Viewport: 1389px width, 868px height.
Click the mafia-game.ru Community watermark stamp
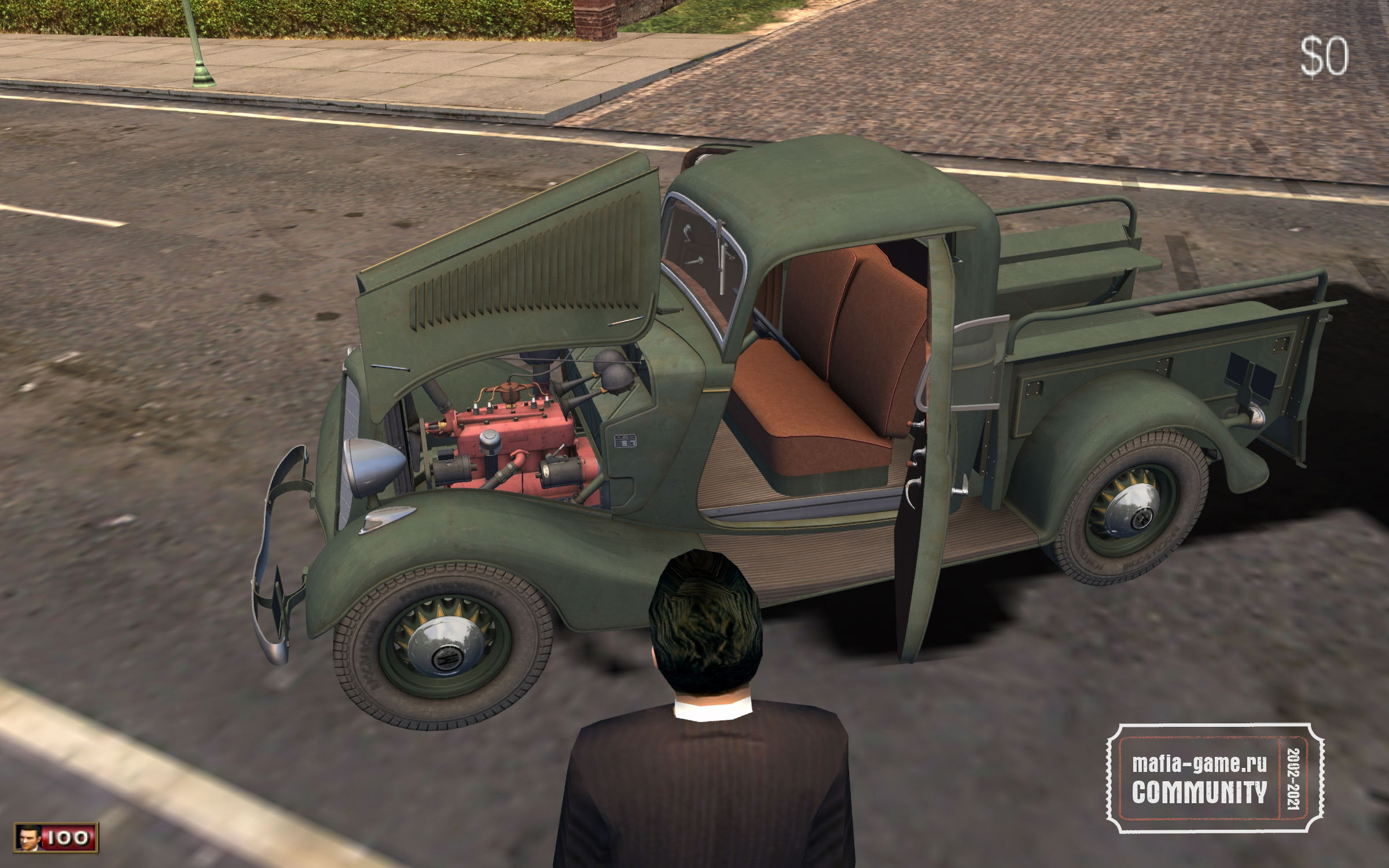coord(1215,778)
